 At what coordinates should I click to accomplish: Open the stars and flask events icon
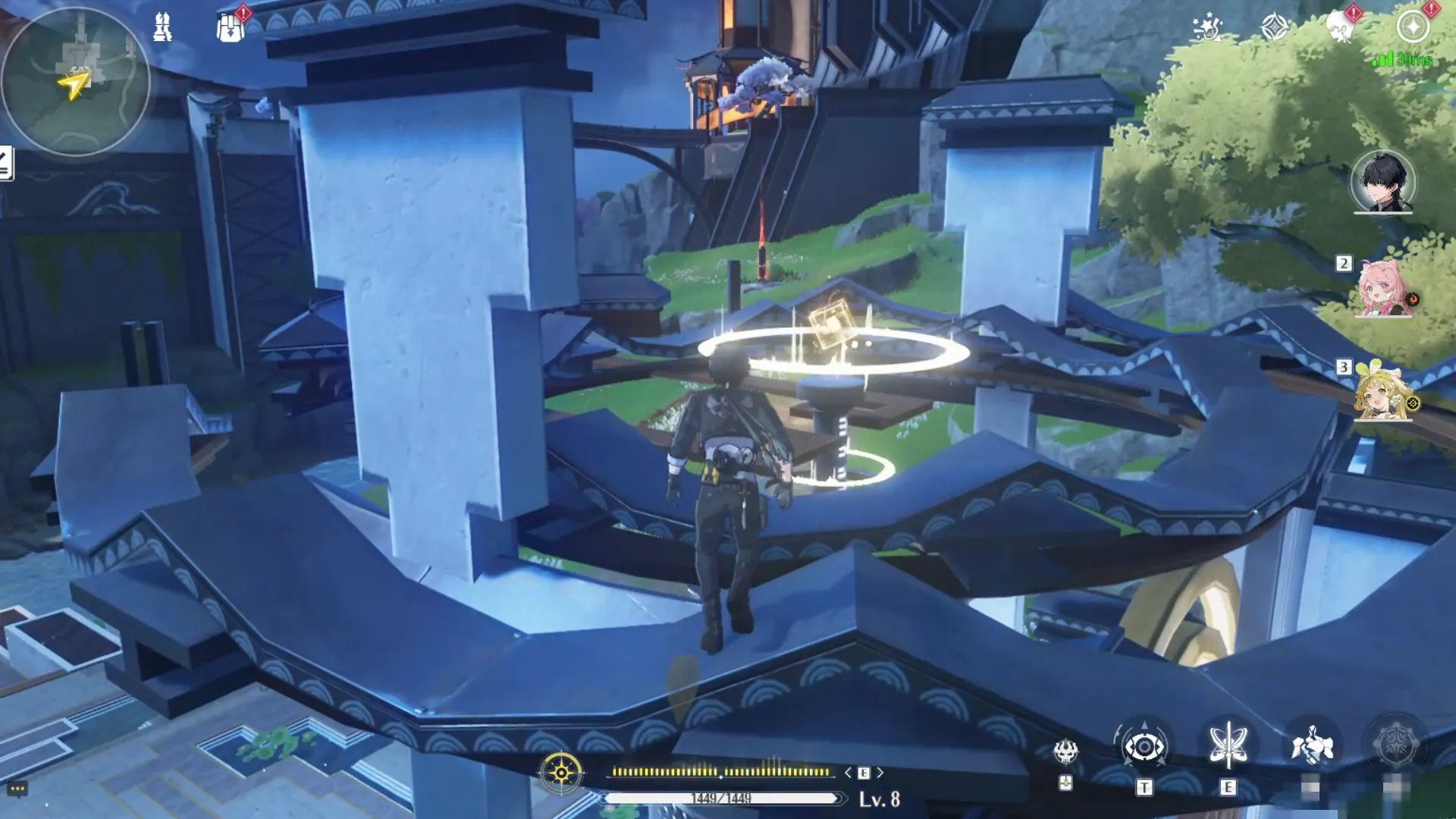click(1206, 27)
